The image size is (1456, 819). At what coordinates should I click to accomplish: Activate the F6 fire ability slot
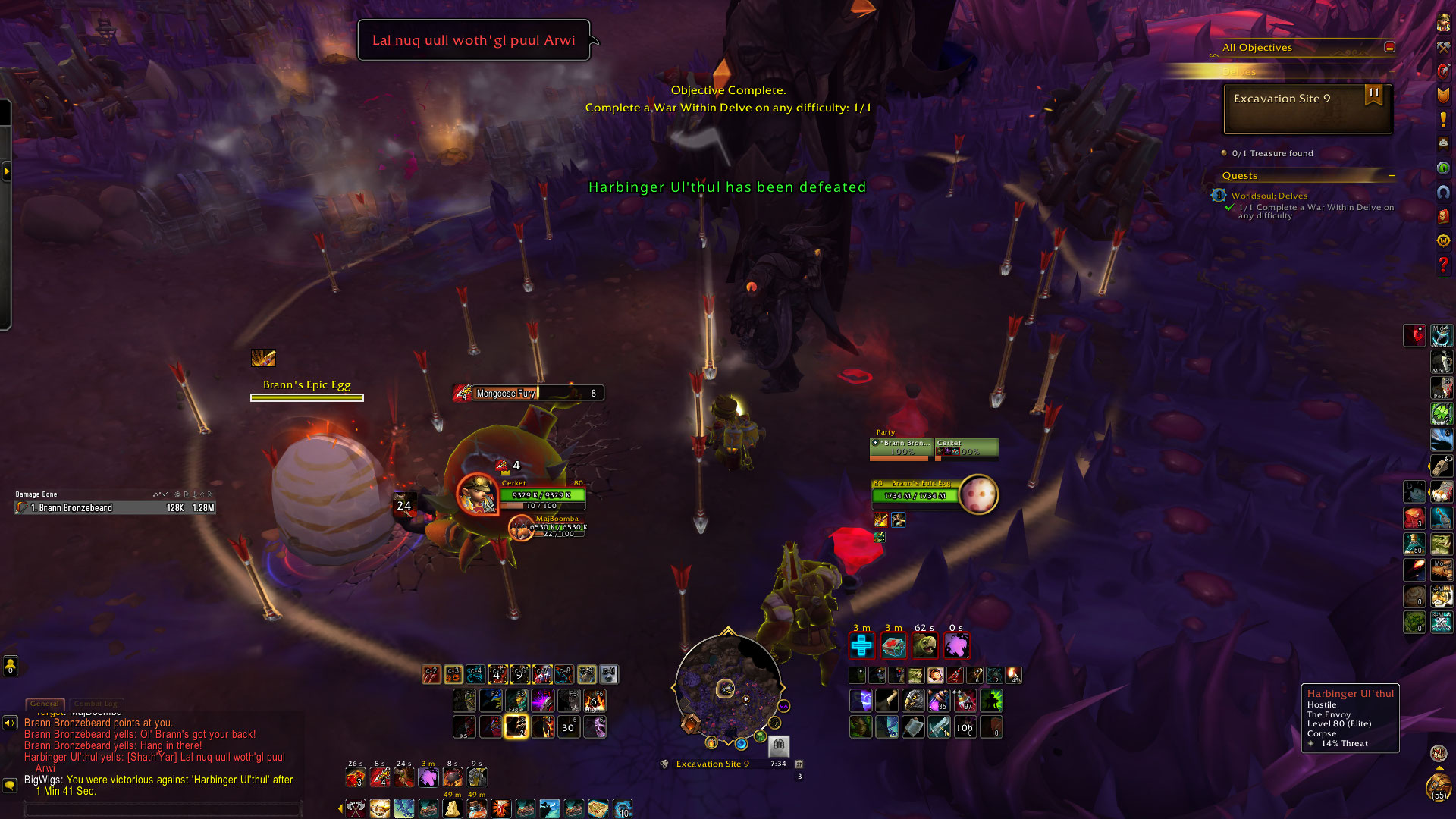click(x=595, y=701)
